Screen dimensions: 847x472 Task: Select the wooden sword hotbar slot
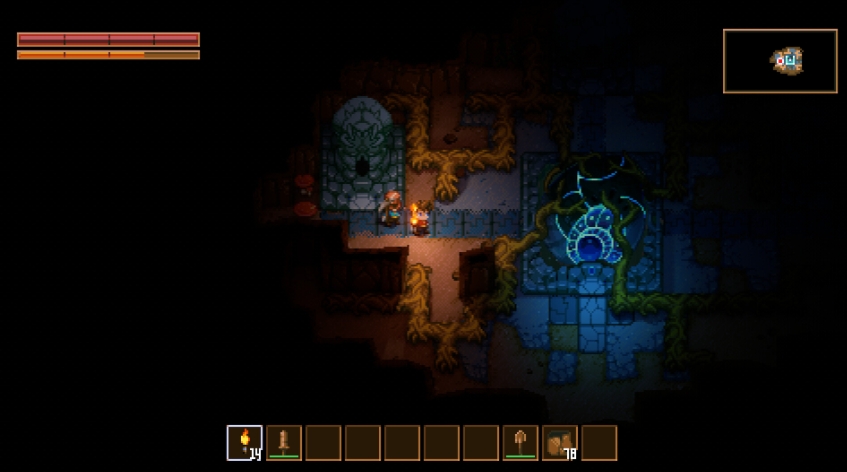[x=284, y=442]
